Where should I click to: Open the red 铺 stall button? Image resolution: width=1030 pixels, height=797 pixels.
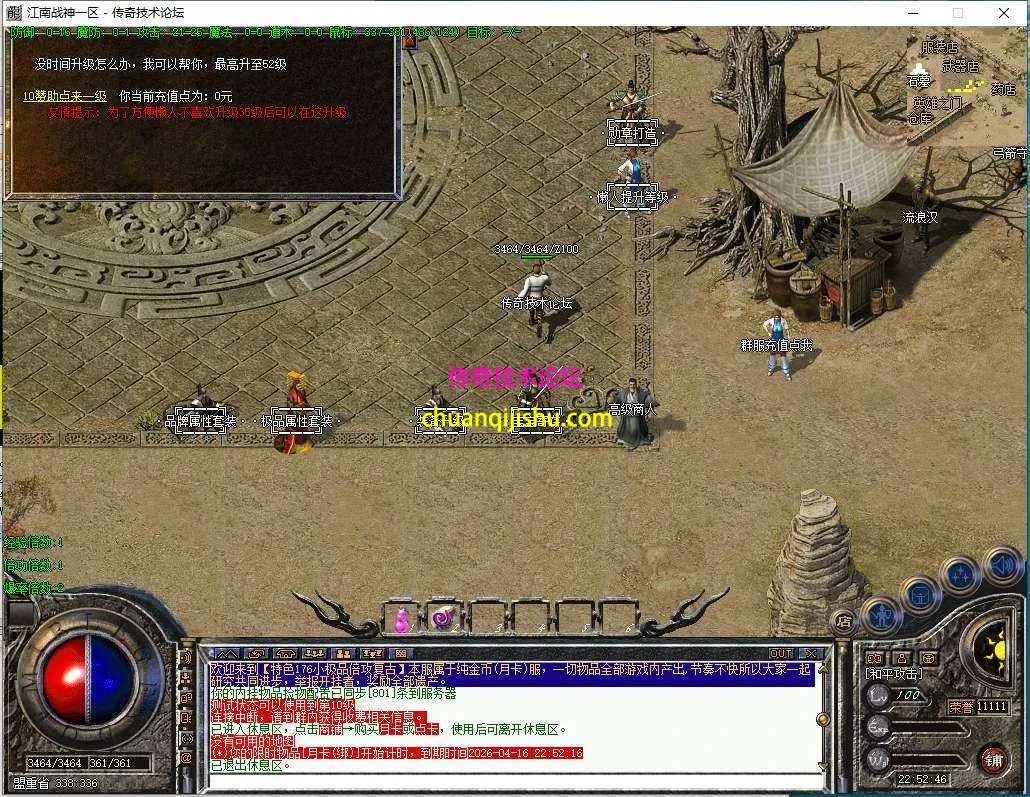992,759
